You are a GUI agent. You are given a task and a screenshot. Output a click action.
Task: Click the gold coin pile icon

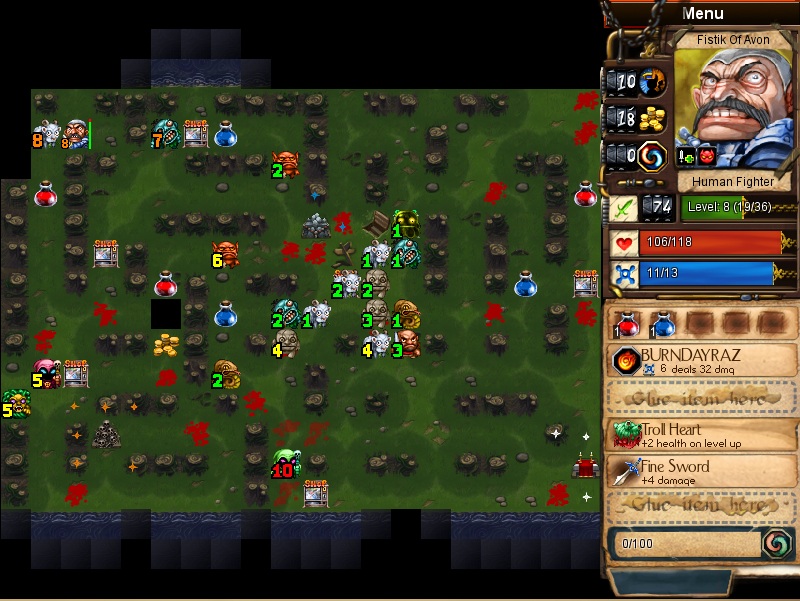652,117
